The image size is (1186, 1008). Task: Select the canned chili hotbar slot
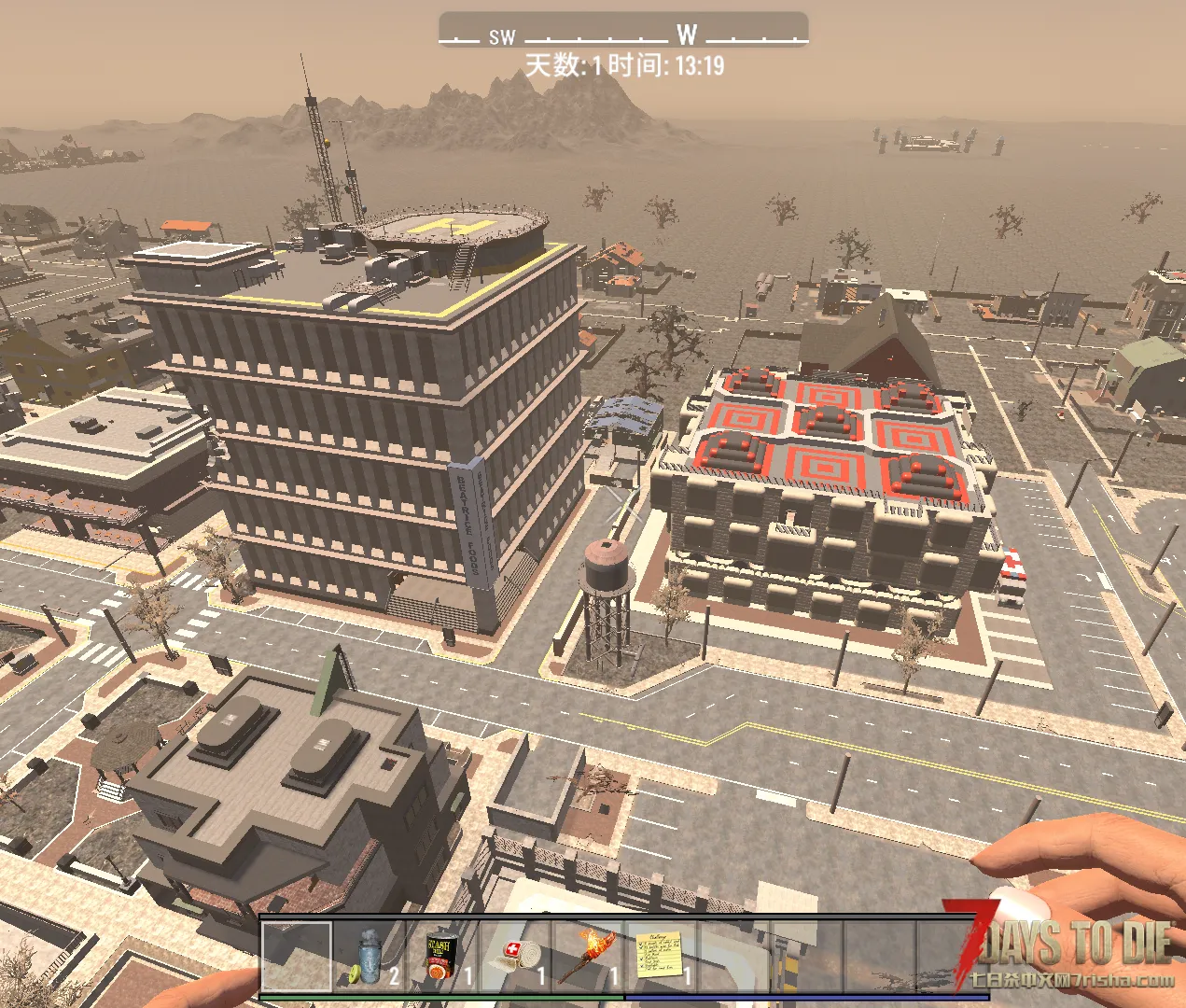[442, 956]
